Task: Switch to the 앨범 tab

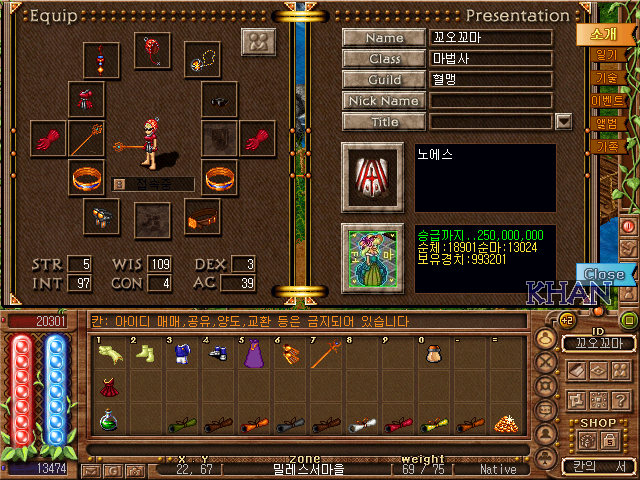Action: [x=607, y=123]
